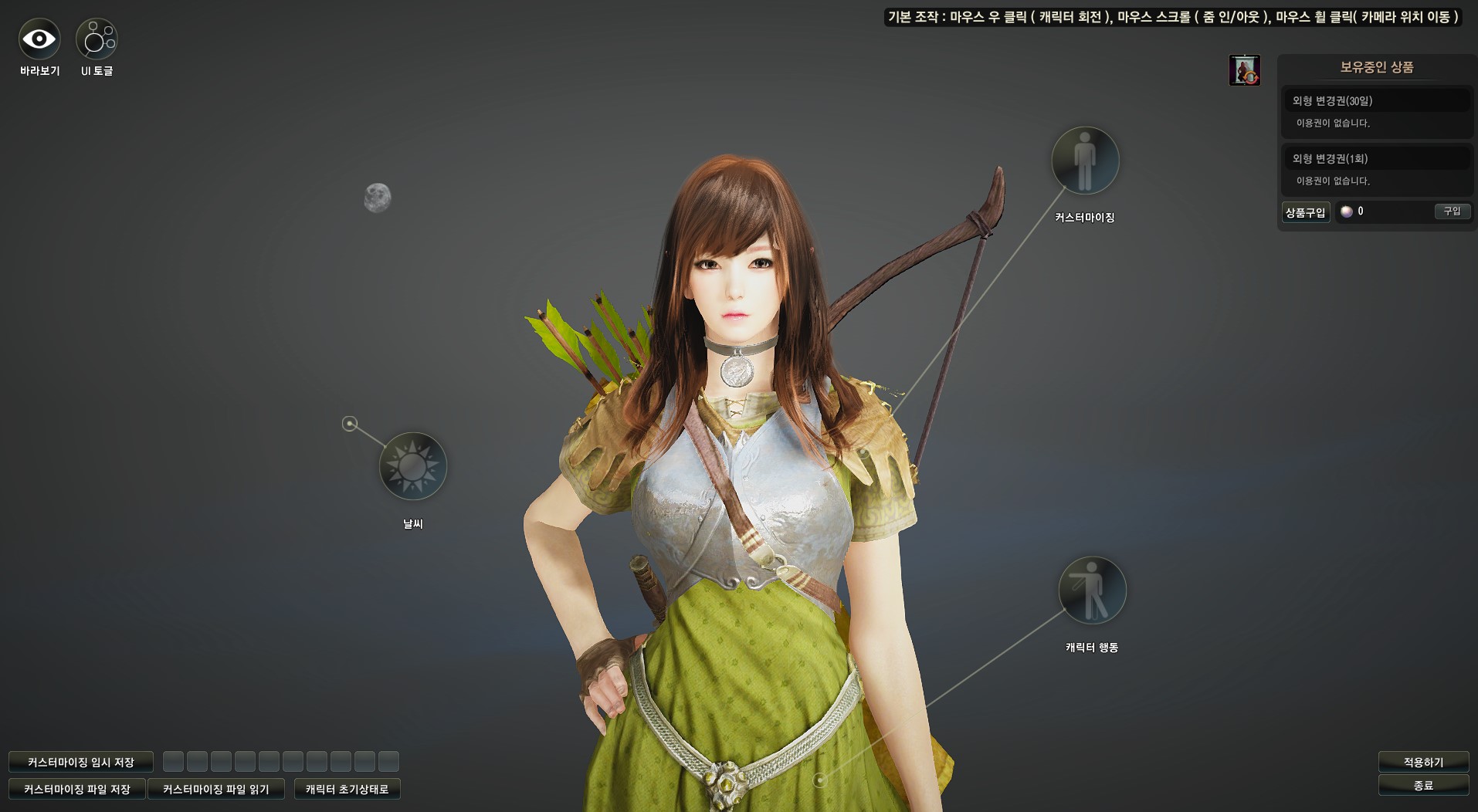
Task: Select the 외형 변경권(1회) entry
Action: (1377, 159)
